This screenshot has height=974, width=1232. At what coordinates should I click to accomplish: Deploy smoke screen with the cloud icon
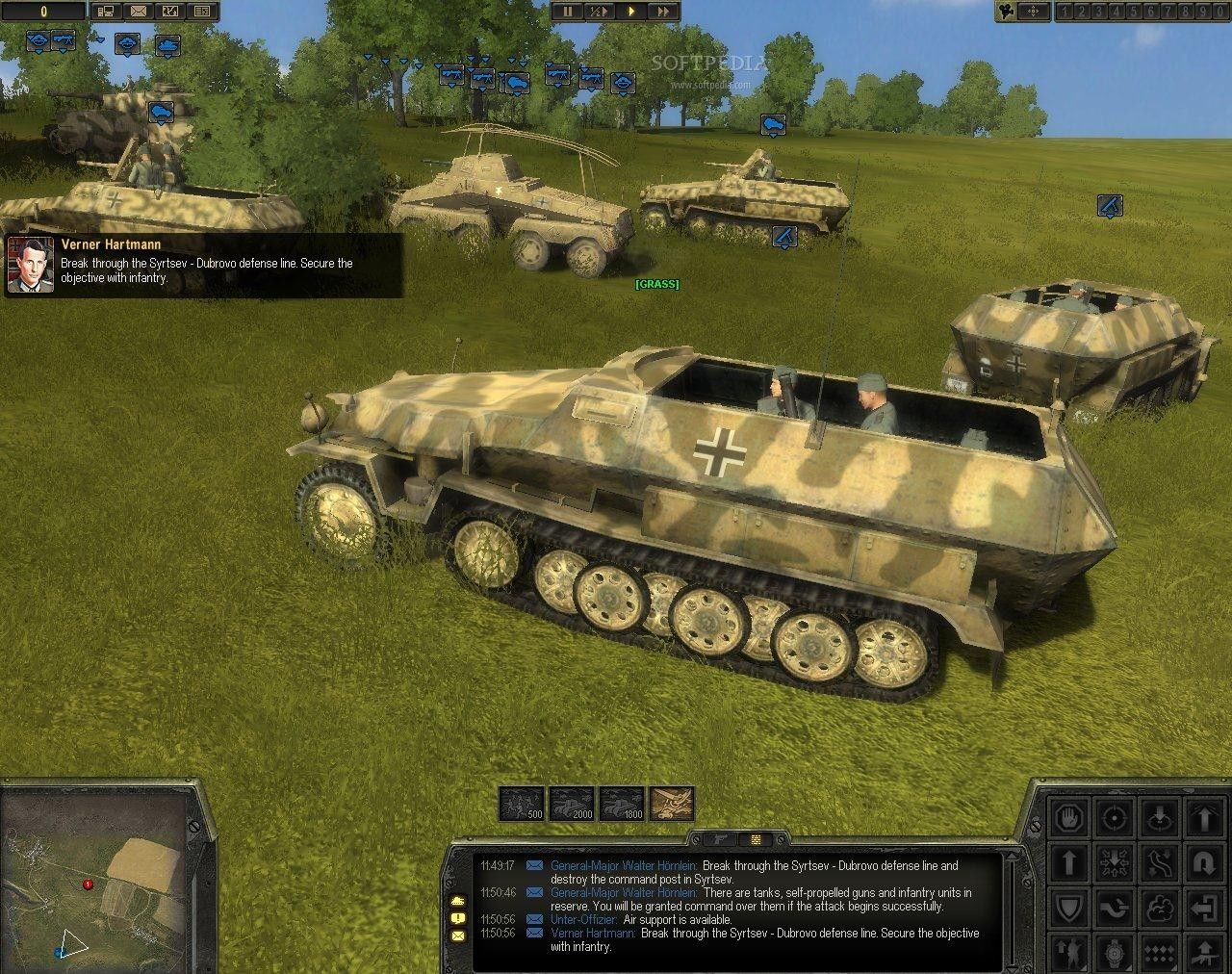tap(1159, 907)
